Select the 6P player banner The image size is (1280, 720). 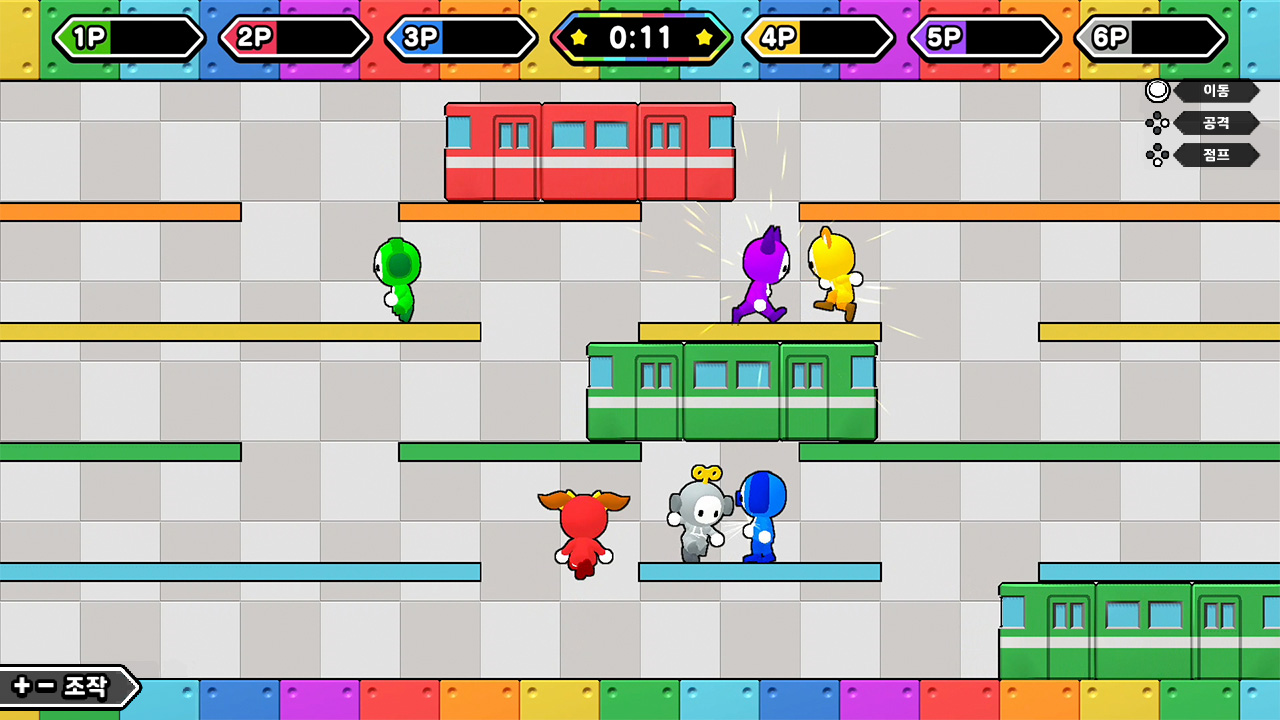[x=1150, y=38]
